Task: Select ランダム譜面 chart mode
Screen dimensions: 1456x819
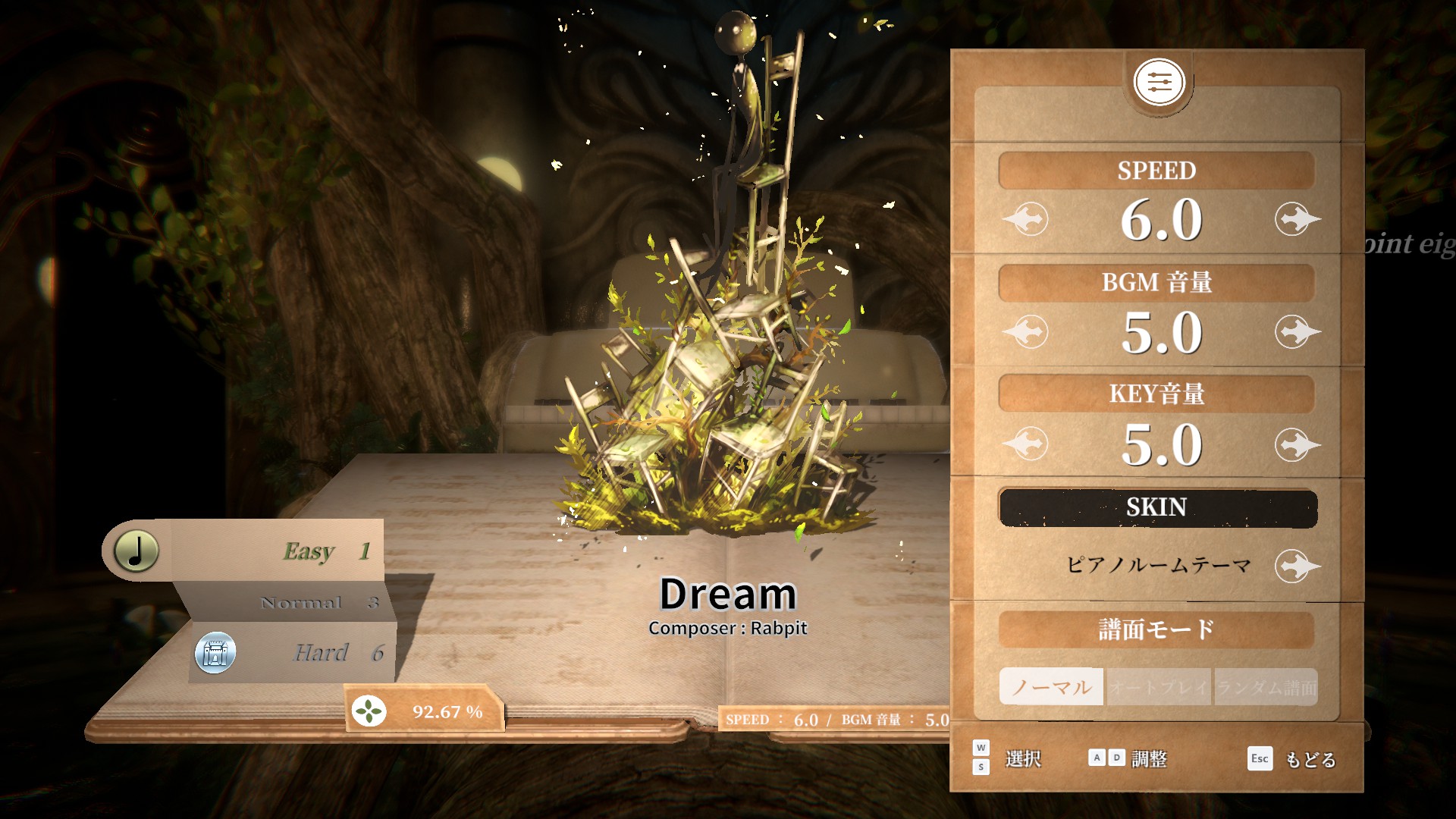Action: 1266,687
